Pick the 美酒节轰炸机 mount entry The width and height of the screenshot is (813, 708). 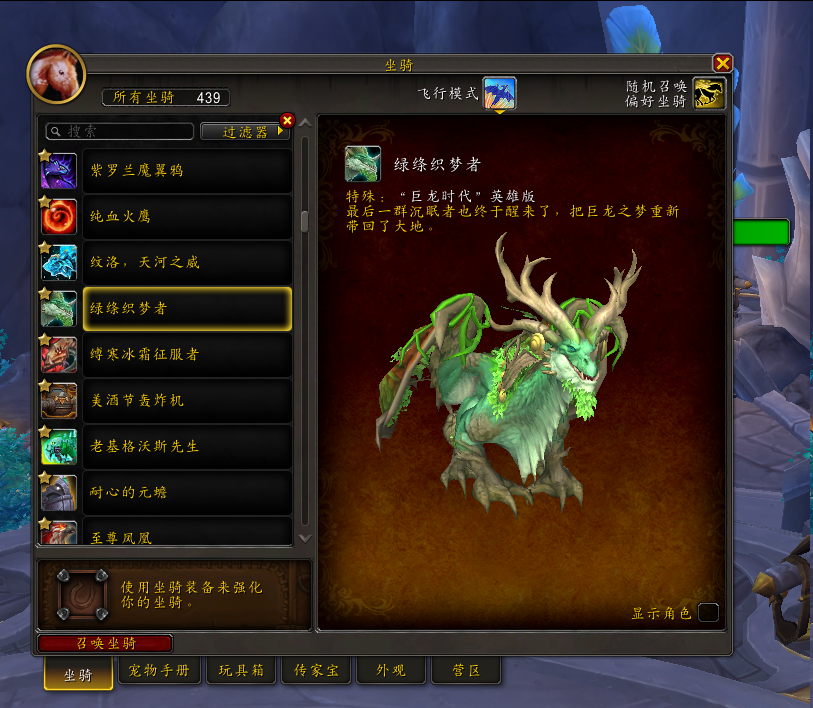[x=187, y=400]
